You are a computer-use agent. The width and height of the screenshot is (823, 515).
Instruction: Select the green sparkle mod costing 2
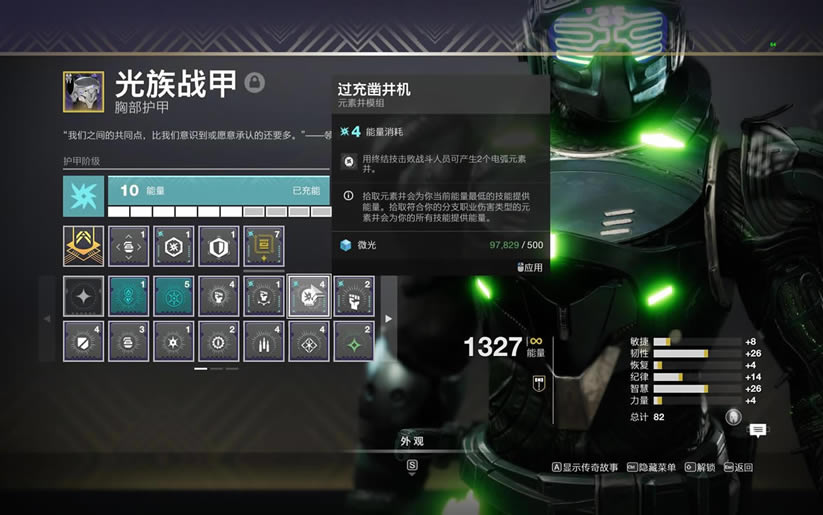[x=354, y=341]
